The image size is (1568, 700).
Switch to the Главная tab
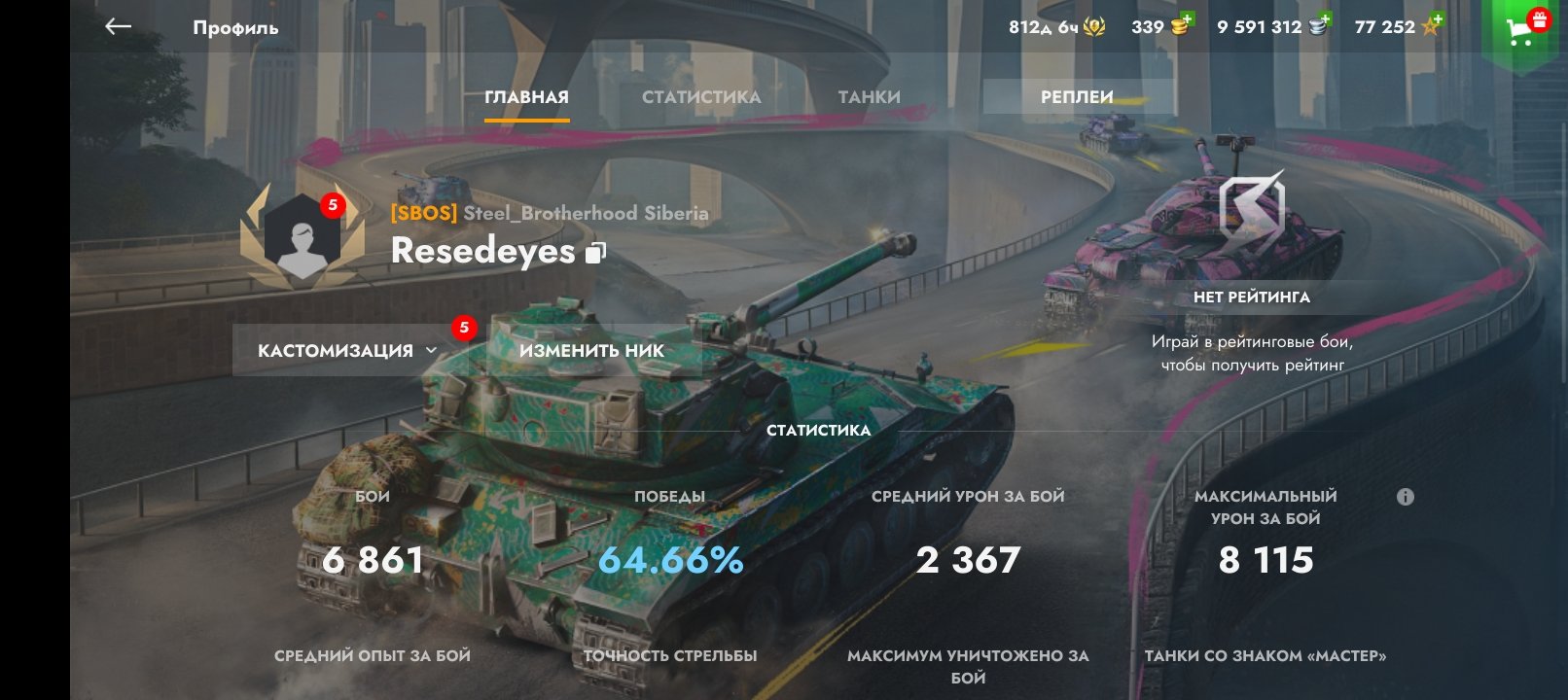pos(526,97)
